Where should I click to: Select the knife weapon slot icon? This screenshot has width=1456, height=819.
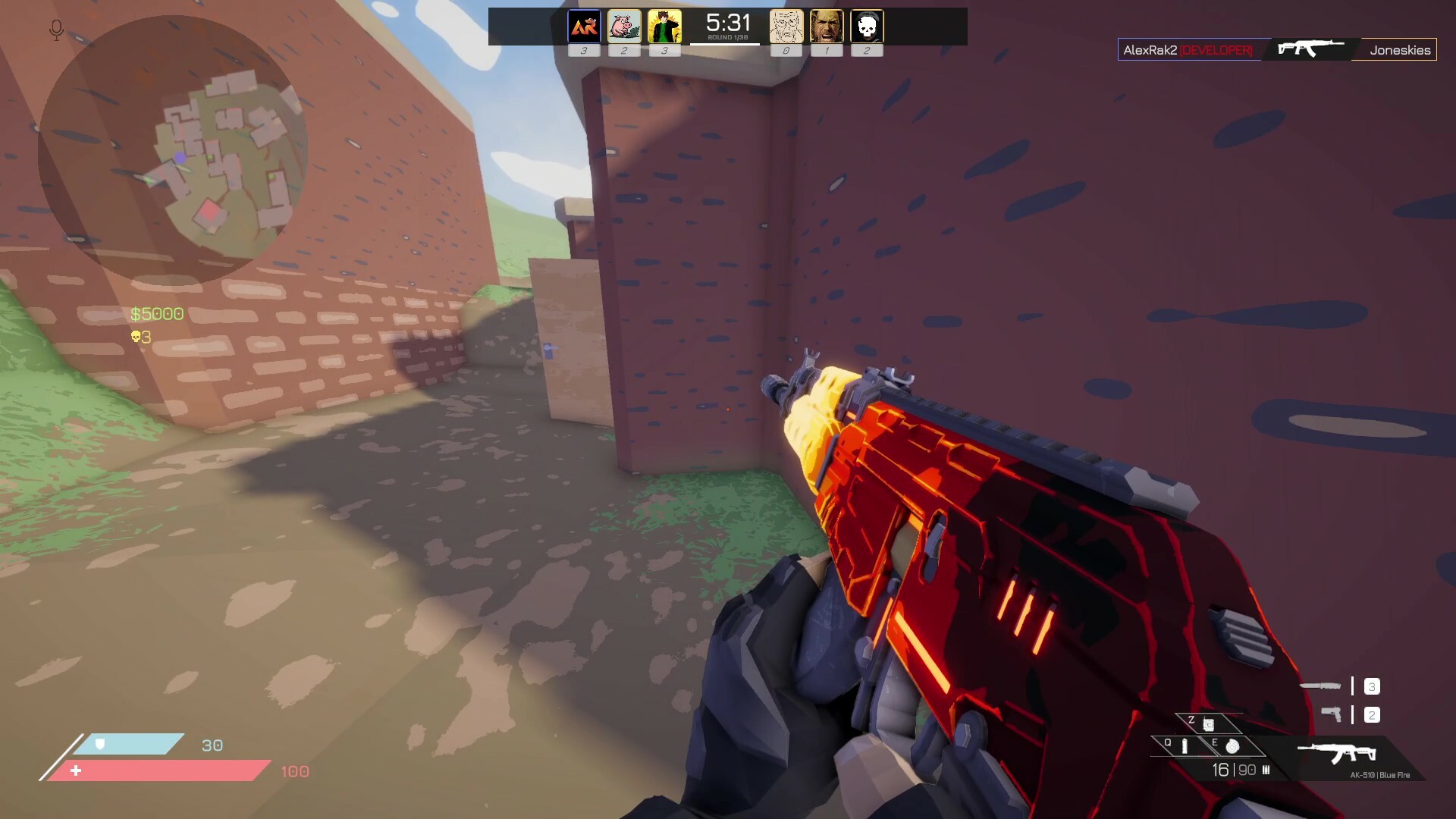[1320, 685]
